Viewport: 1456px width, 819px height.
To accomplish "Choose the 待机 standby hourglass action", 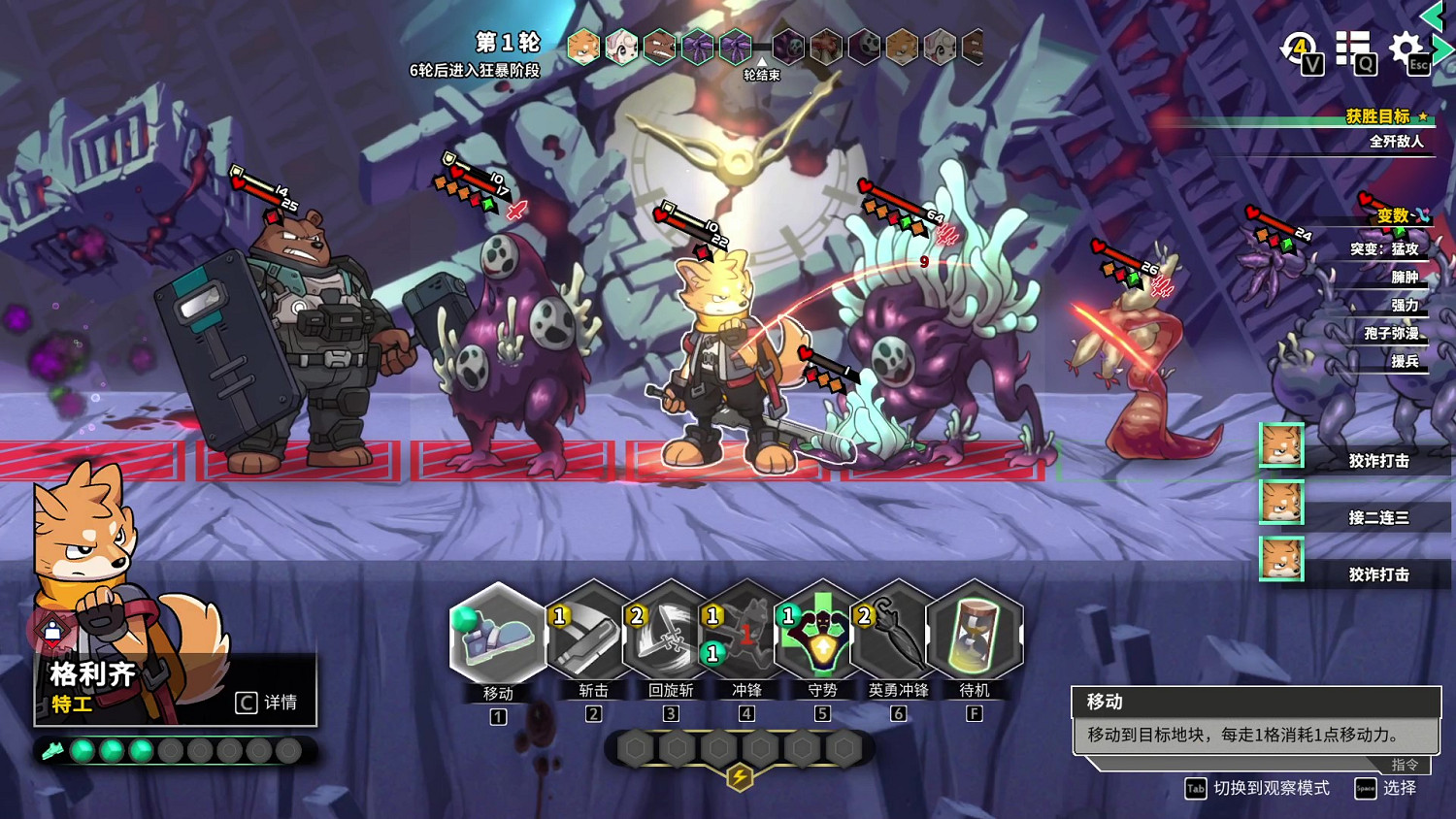I will click(975, 636).
